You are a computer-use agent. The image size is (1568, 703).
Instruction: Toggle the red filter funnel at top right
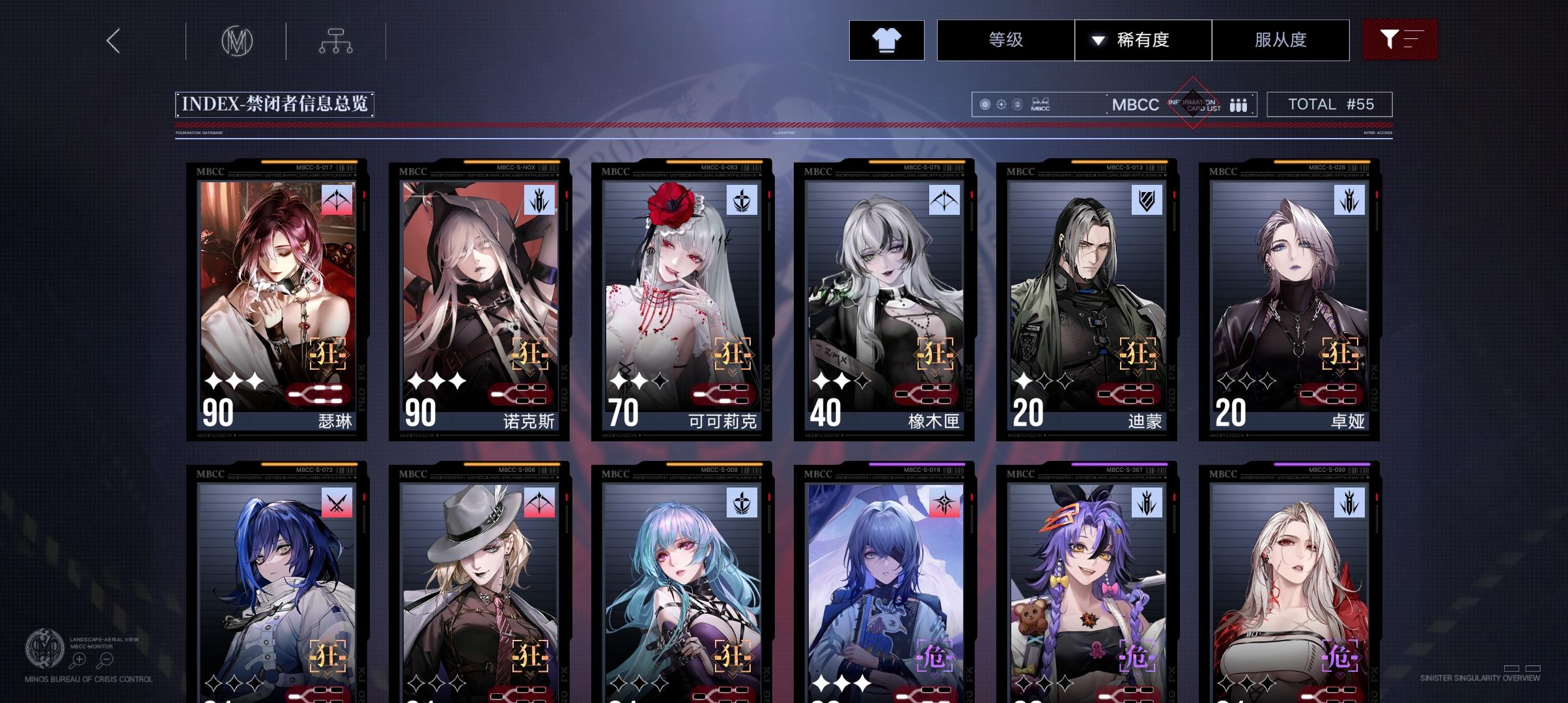click(x=1400, y=40)
